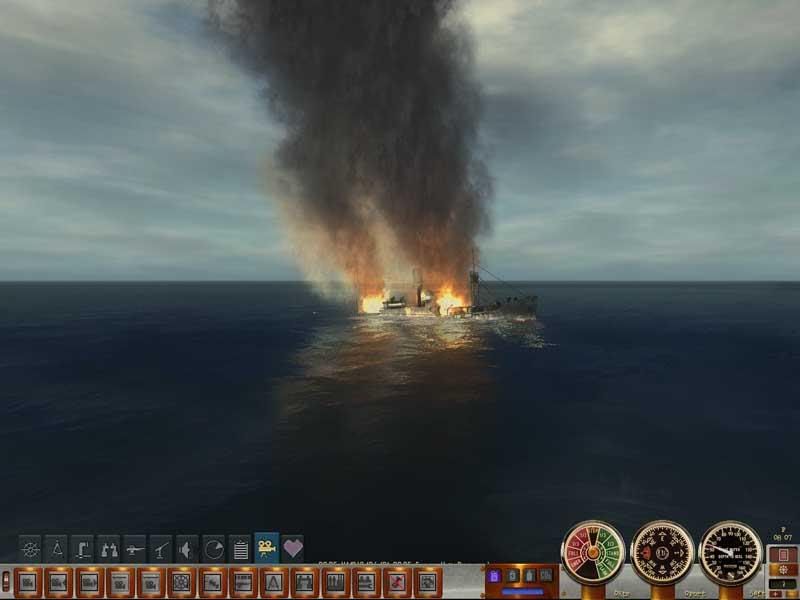Viewport: 800px width, 600px height.
Task: Switch to the periscope view icon
Action: [82, 548]
